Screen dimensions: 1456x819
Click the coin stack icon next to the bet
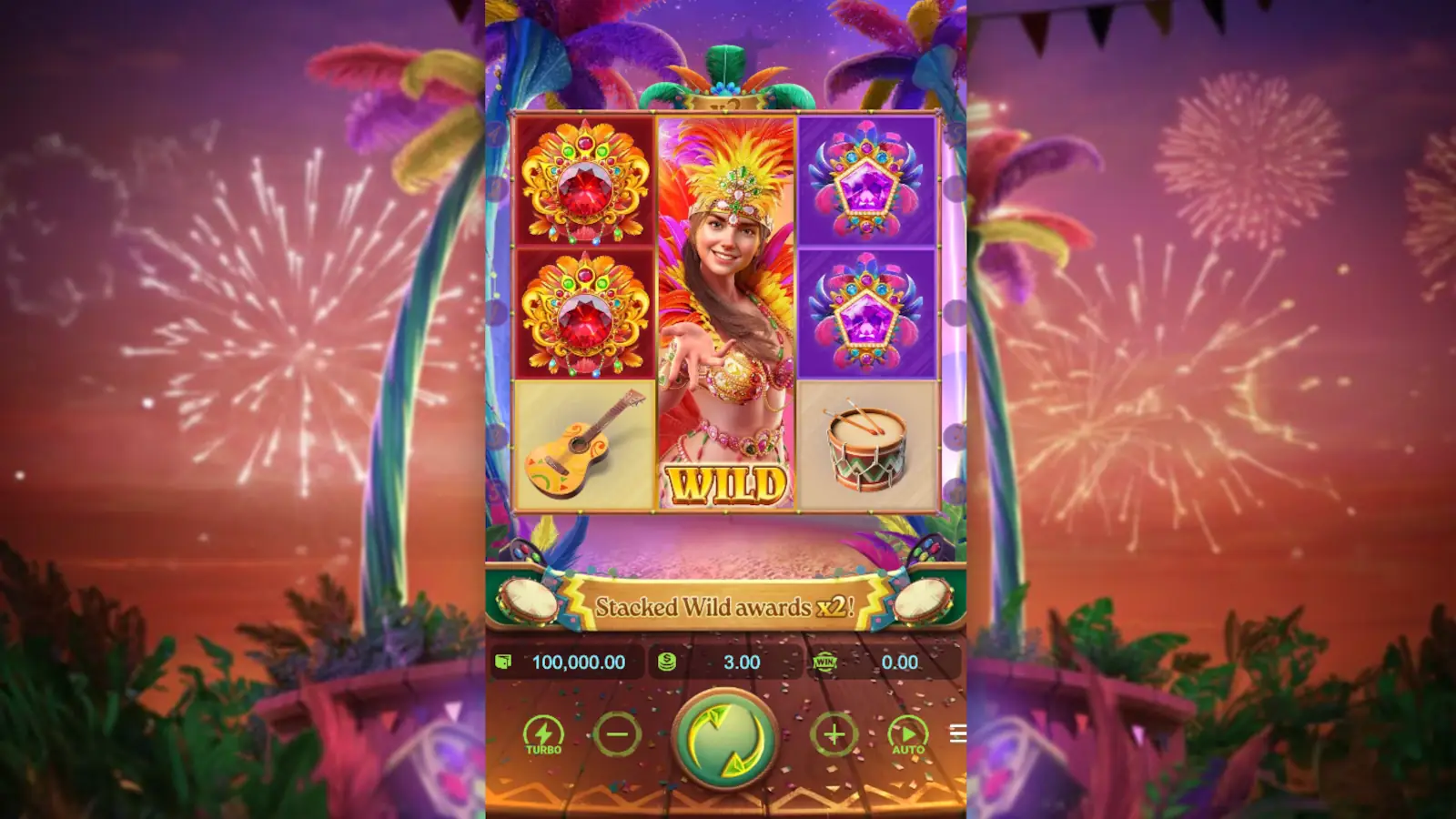pos(665,662)
